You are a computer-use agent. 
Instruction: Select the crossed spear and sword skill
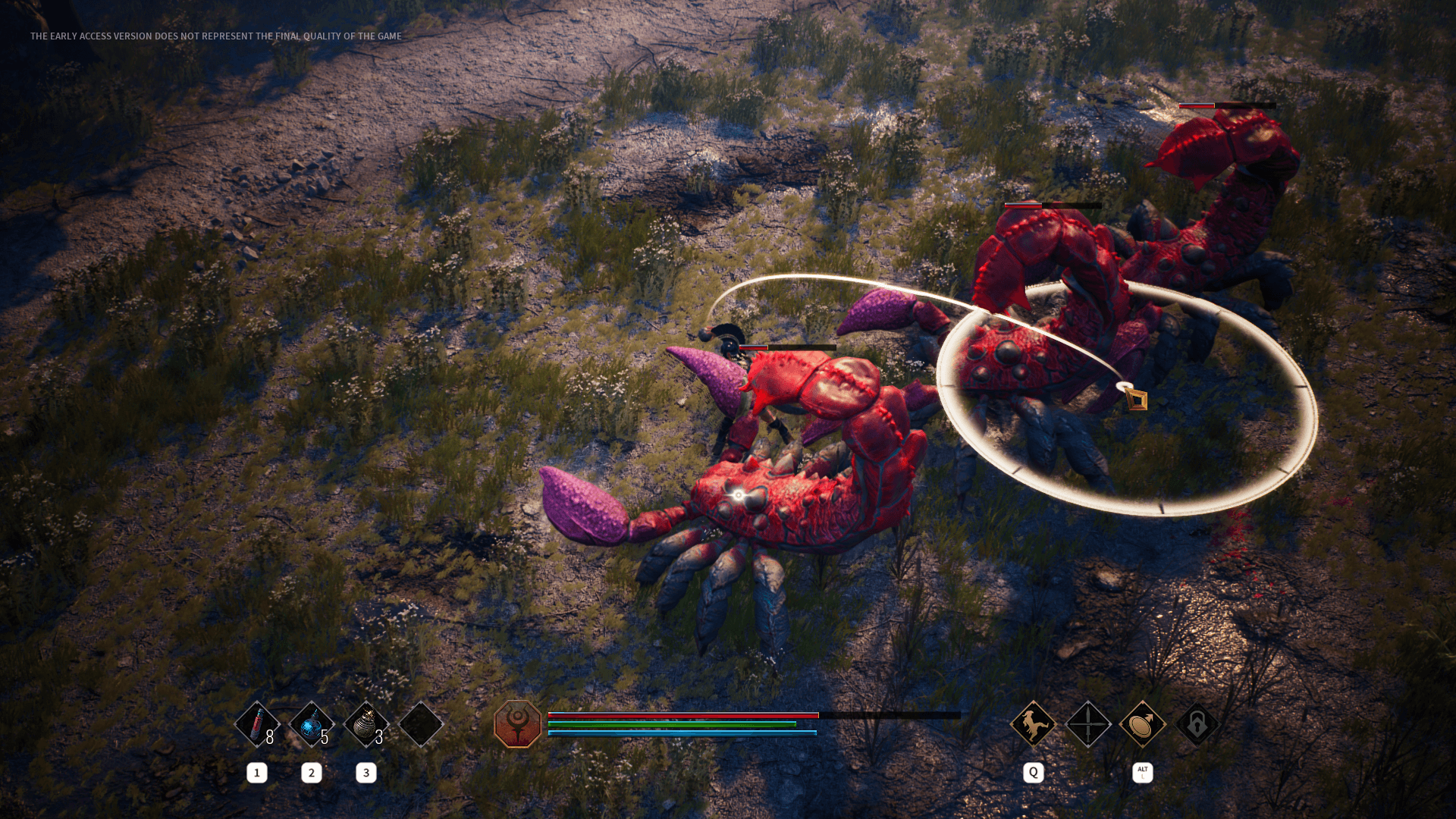pos(1088,724)
